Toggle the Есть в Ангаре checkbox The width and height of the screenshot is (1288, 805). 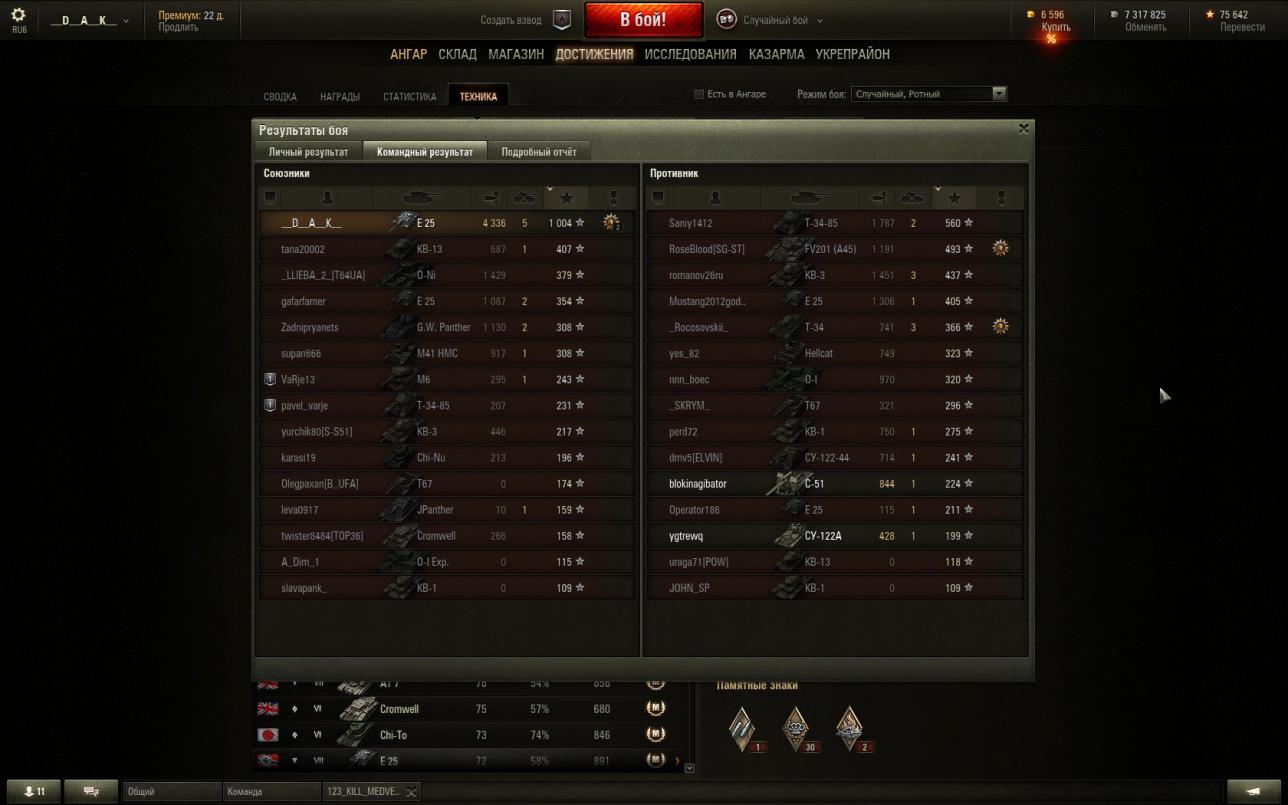click(x=700, y=94)
